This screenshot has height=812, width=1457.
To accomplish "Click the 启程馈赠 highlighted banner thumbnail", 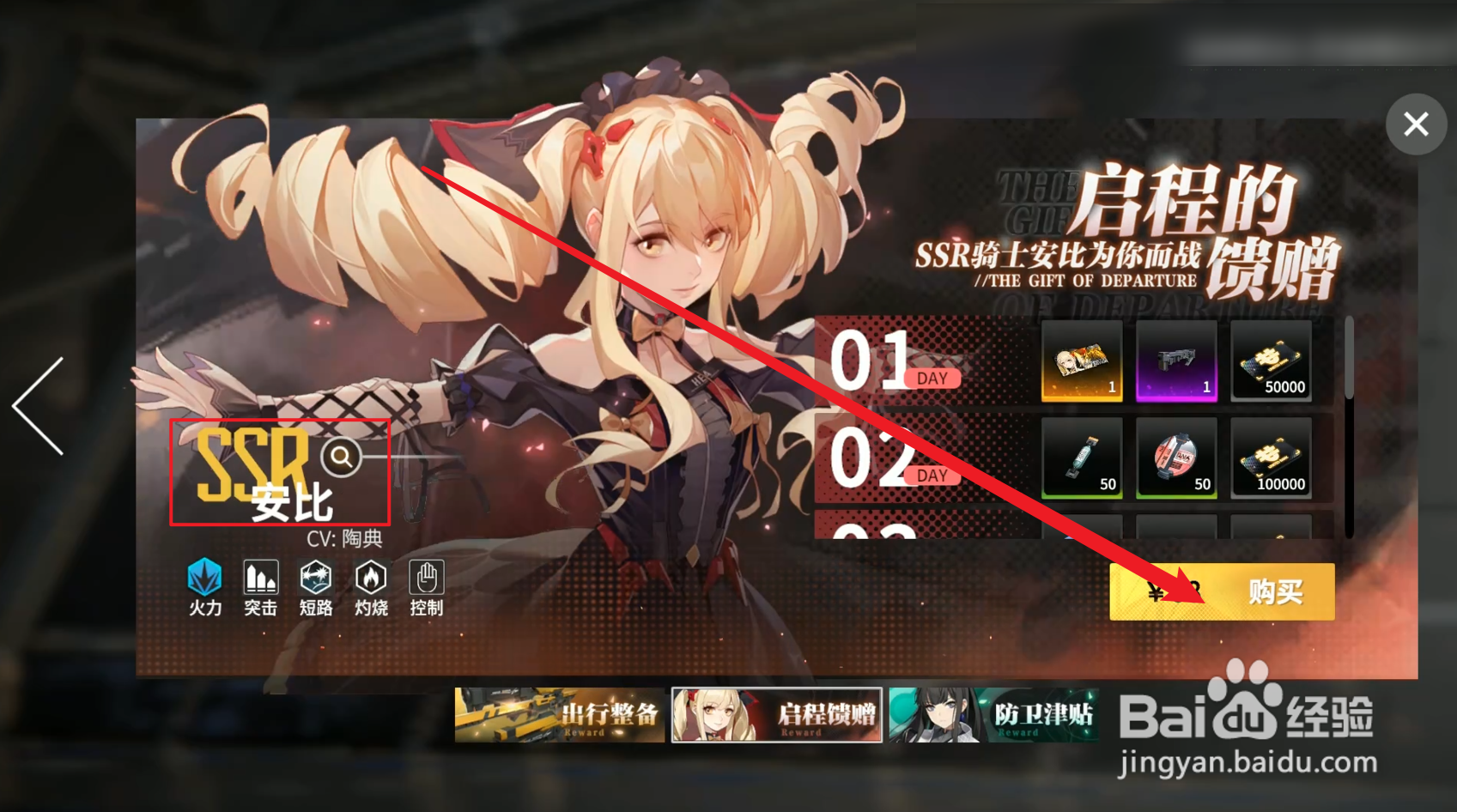I will click(x=778, y=715).
